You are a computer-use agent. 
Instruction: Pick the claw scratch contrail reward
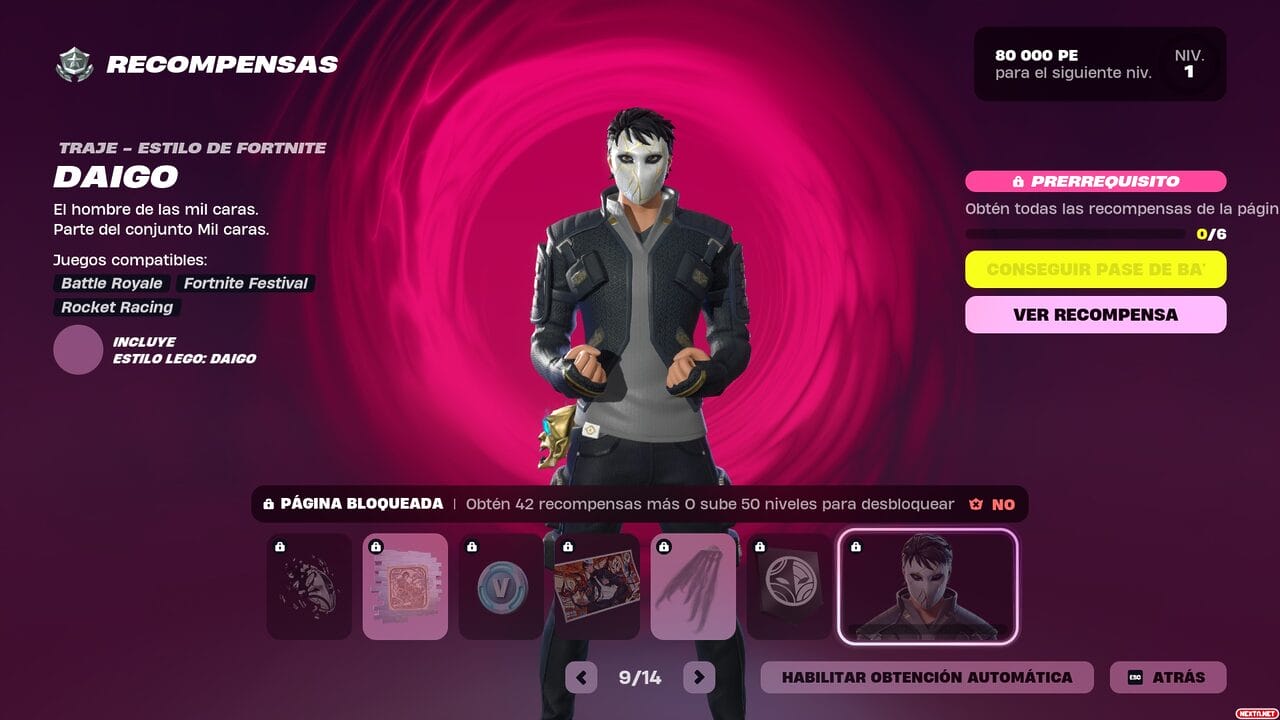point(693,586)
